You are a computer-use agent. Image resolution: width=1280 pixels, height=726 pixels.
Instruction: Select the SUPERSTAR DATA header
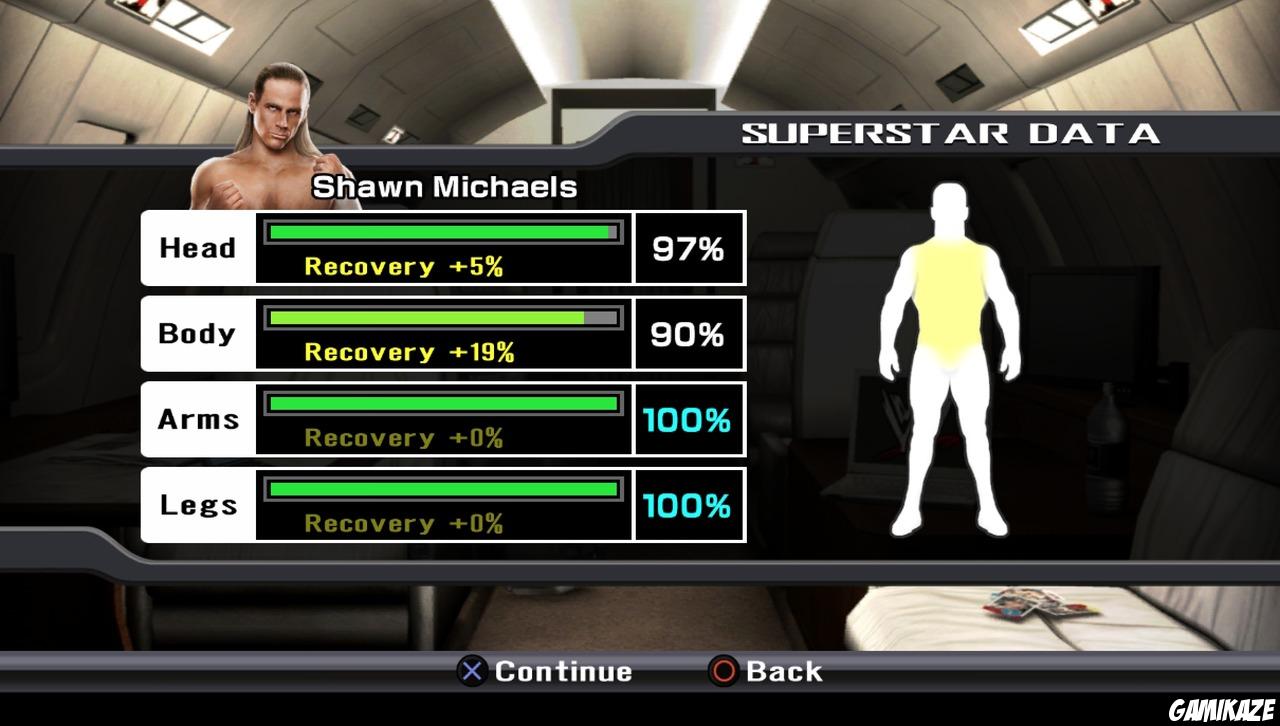[x=950, y=131]
